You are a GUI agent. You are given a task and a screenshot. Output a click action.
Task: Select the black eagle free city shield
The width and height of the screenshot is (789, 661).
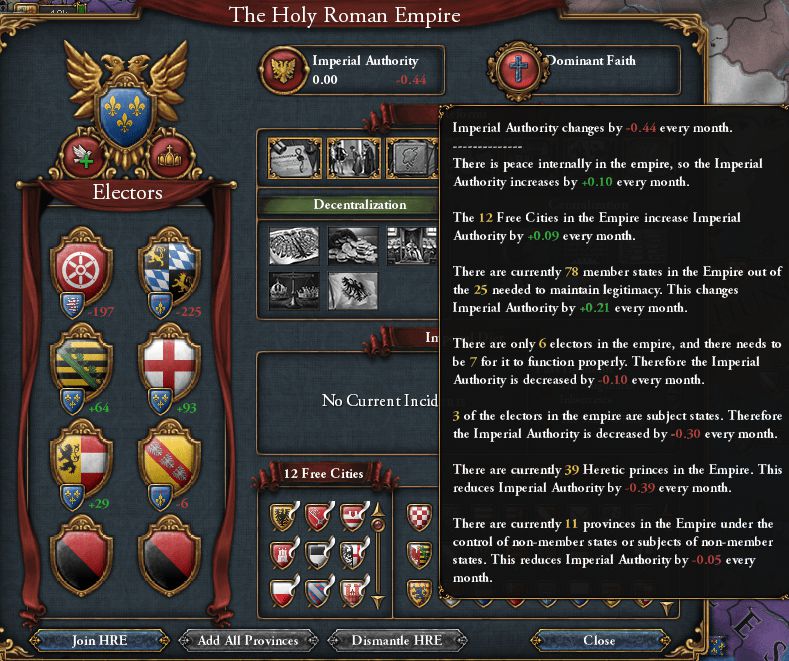click(x=281, y=517)
